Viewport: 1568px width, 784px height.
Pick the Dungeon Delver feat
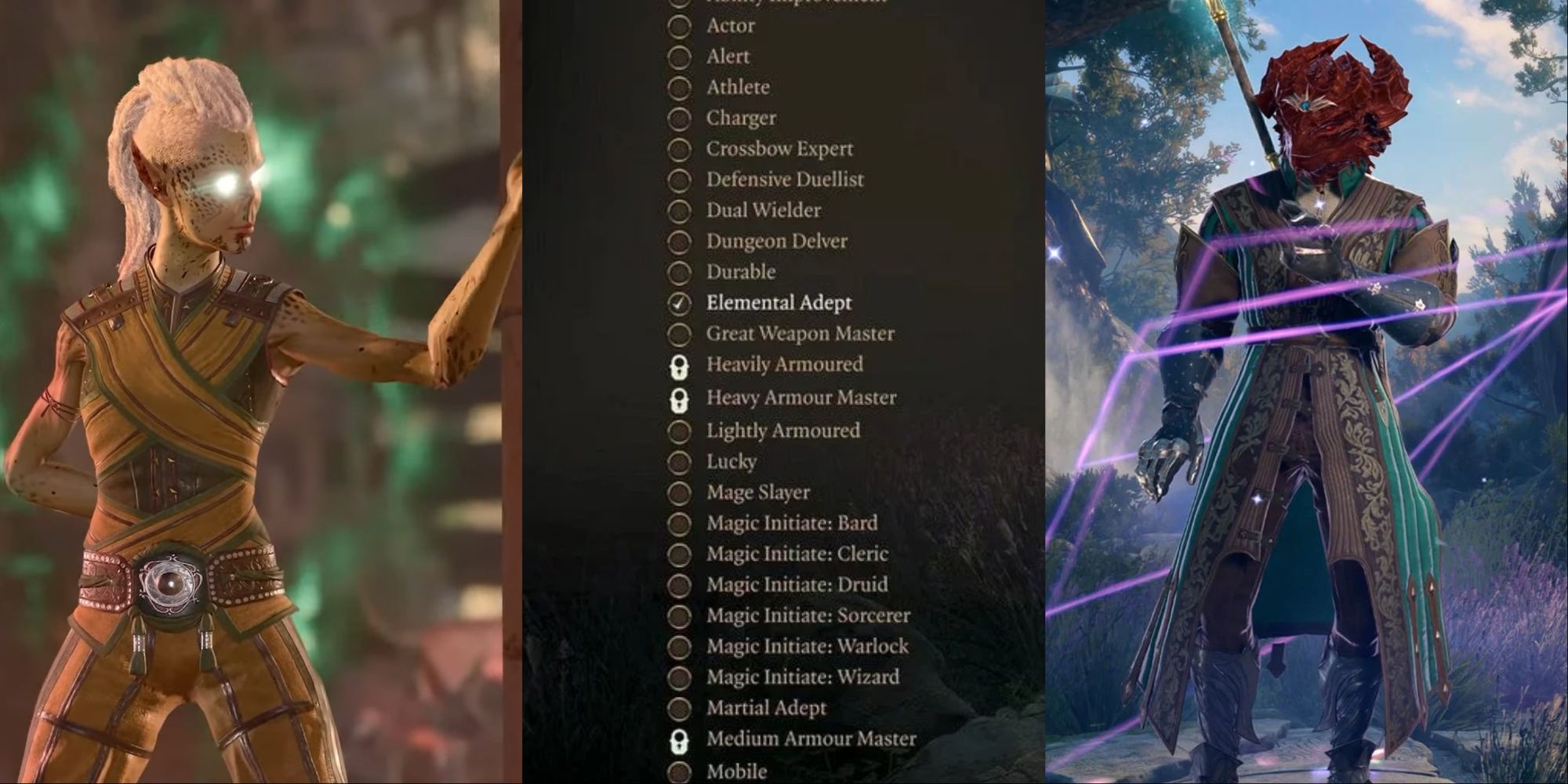click(678, 241)
